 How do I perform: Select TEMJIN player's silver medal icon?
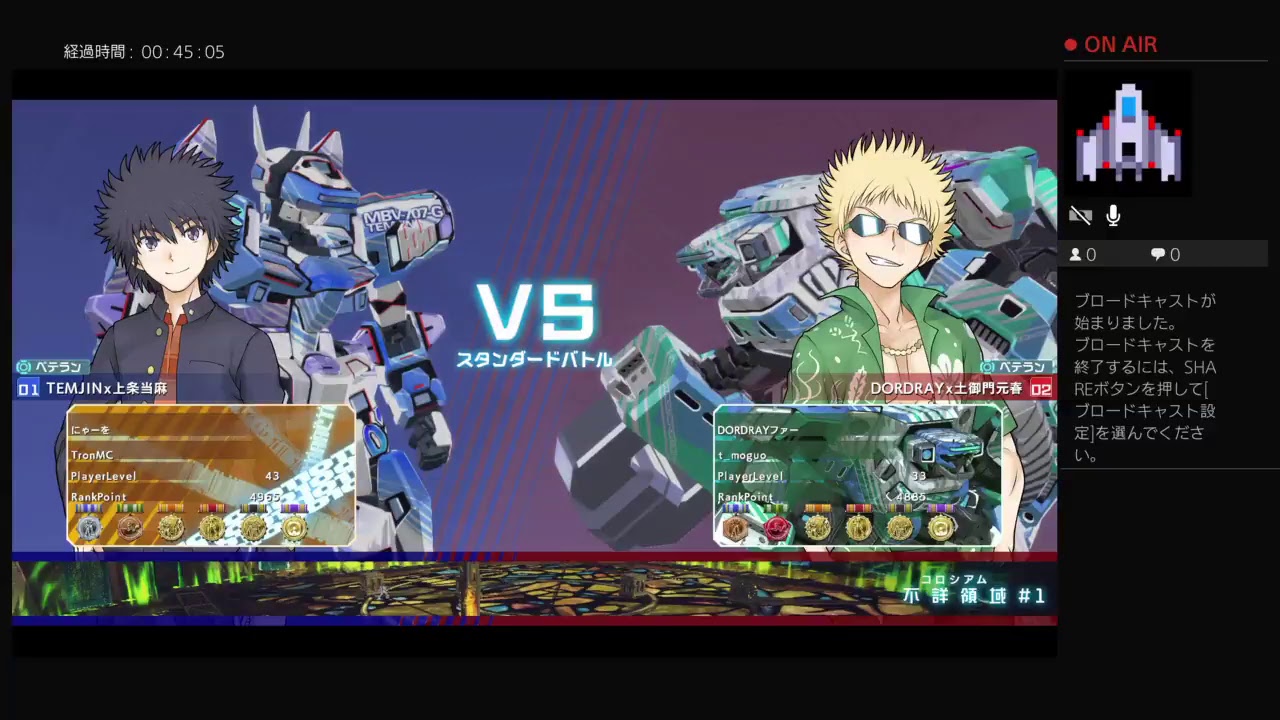(x=90, y=527)
